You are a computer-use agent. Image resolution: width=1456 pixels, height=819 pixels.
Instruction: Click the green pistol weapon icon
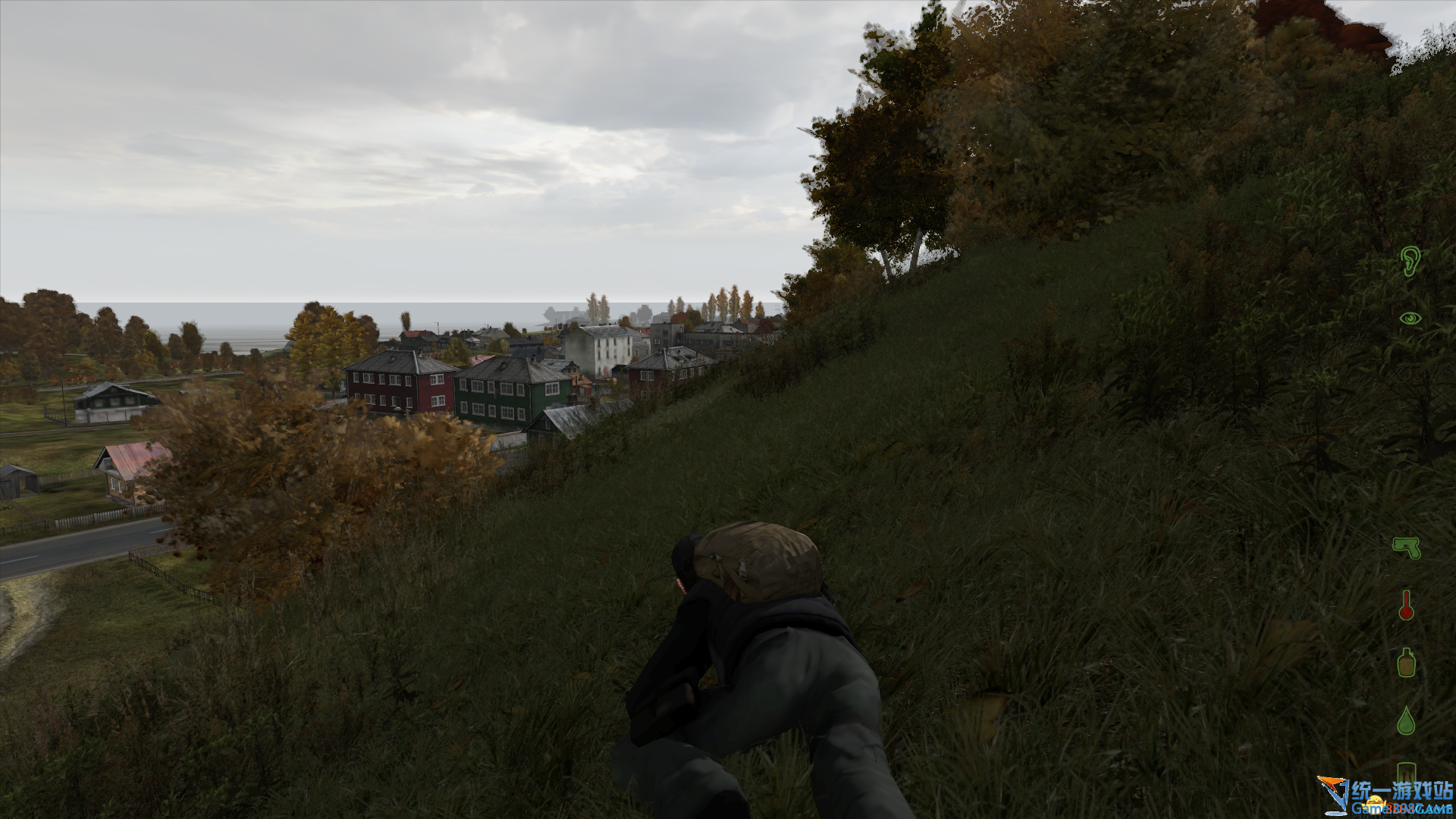click(x=1407, y=547)
